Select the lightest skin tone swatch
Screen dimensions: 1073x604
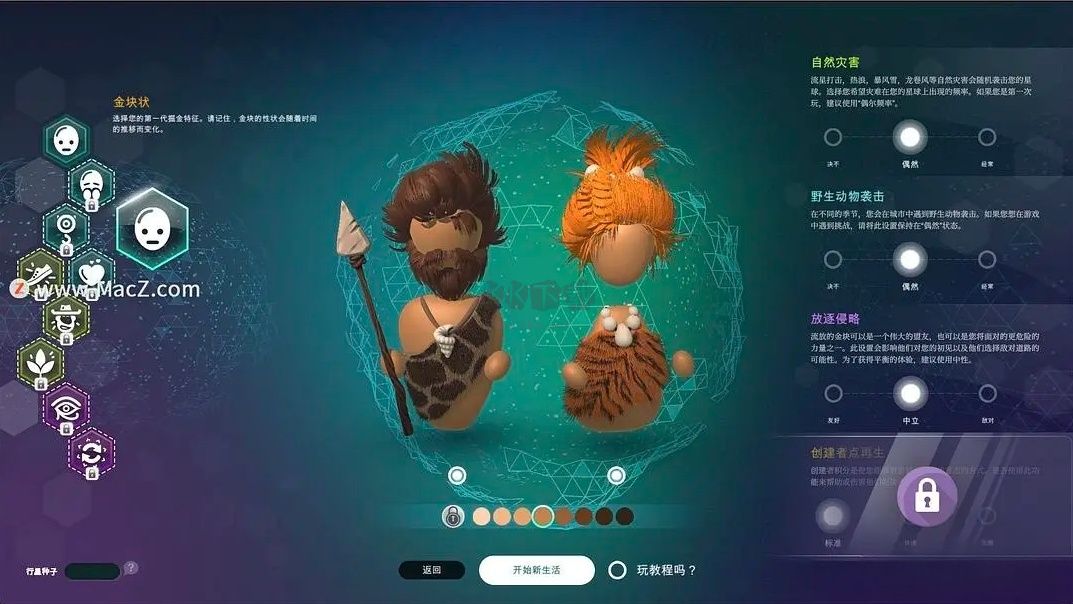click(481, 516)
